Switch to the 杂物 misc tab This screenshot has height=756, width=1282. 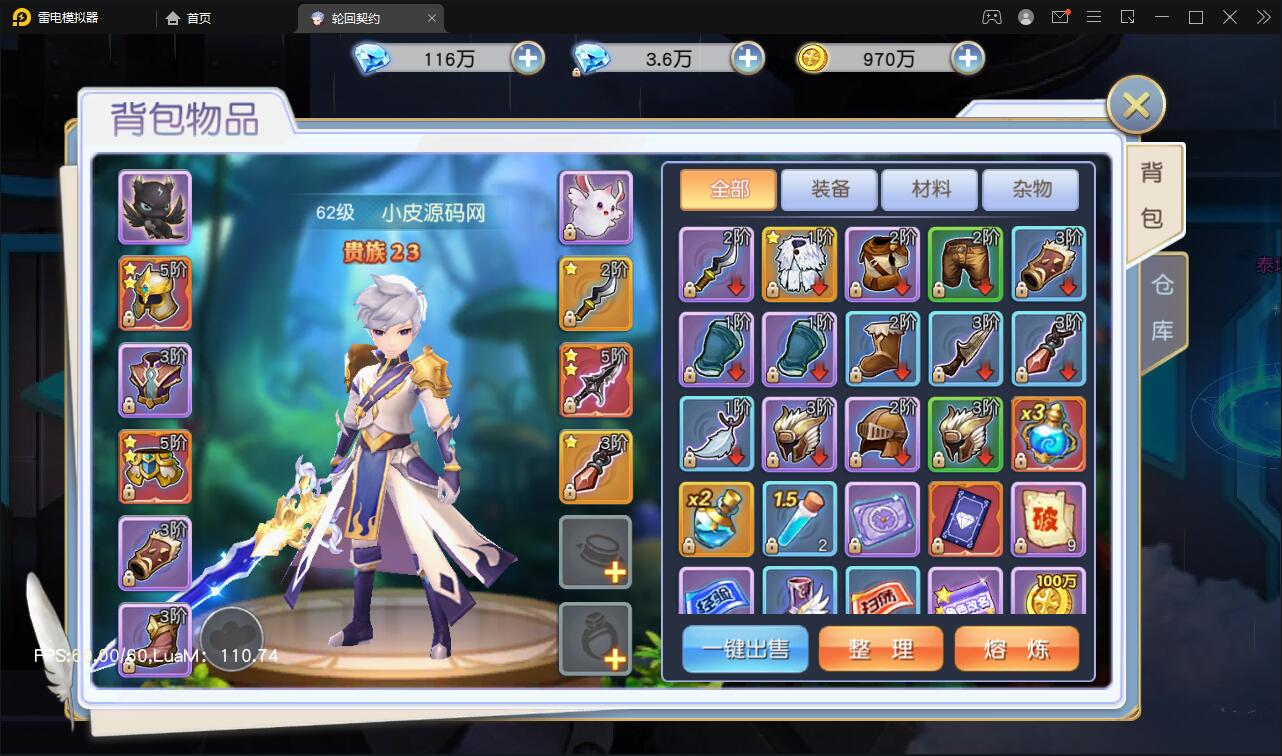tap(1030, 189)
